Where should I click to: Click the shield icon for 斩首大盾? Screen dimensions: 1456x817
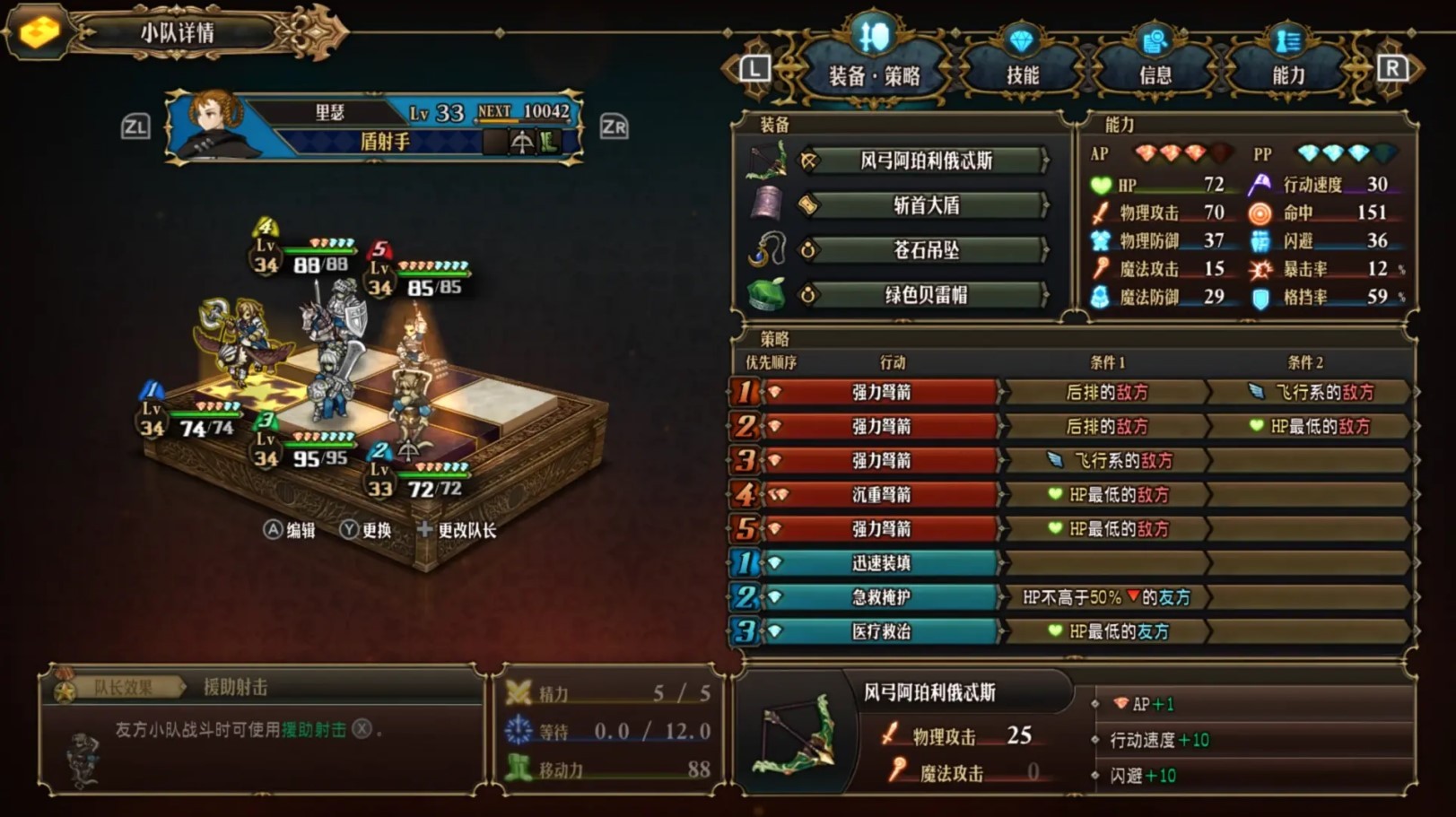pyautogui.click(x=769, y=204)
